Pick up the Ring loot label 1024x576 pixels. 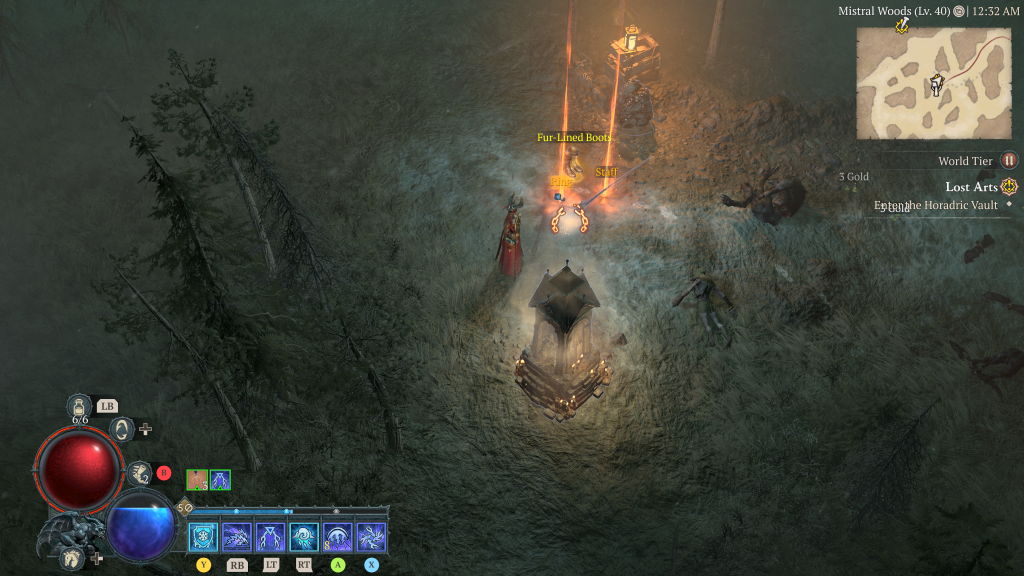click(x=561, y=181)
